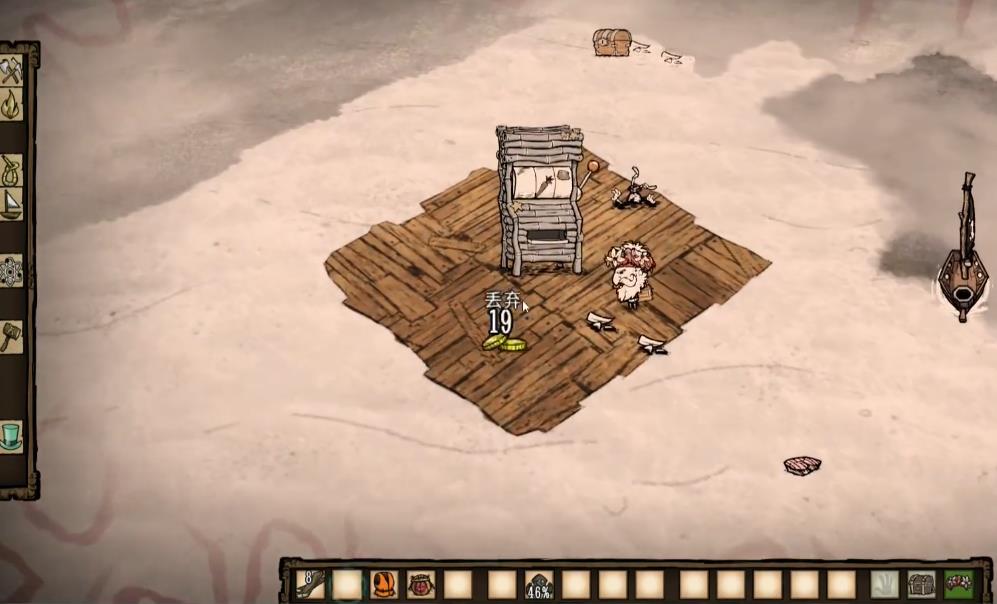This screenshot has height=604, width=997.
Task: Click the chest body equipment slot
Action: click(x=921, y=584)
